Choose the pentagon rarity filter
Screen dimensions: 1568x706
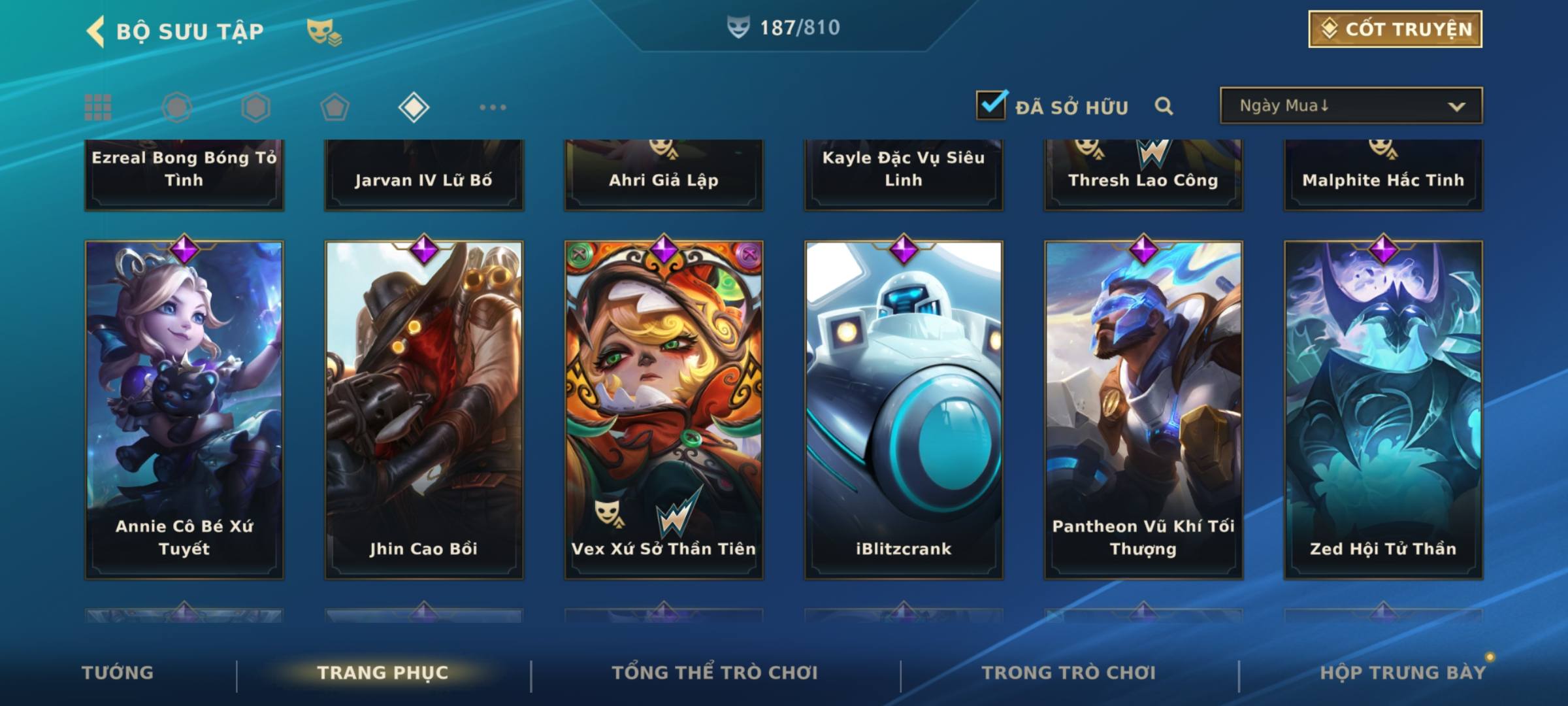335,107
